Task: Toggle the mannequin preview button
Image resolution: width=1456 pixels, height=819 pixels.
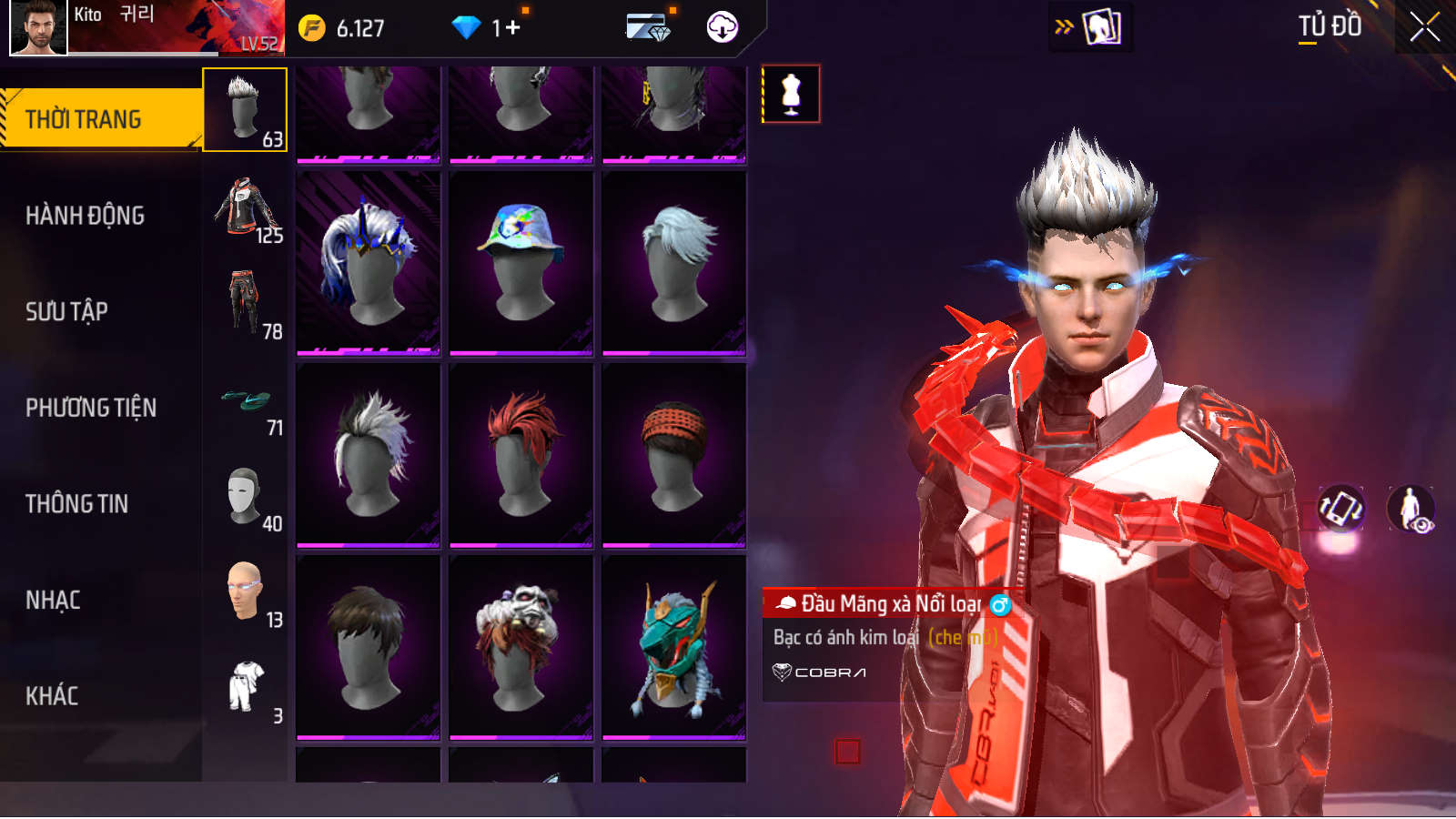Action: (791, 94)
